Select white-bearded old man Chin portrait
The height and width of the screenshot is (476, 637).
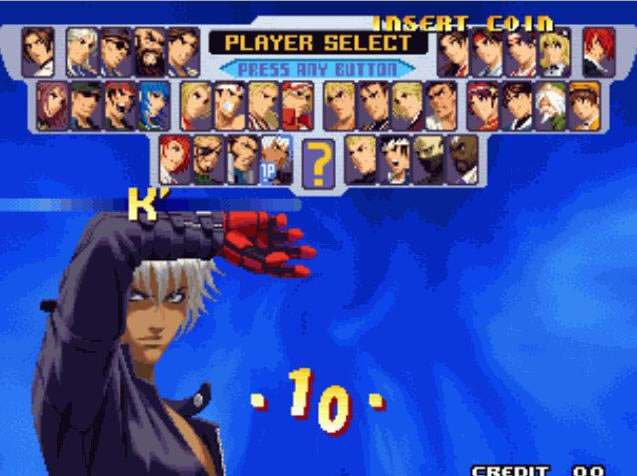click(549, 106)
